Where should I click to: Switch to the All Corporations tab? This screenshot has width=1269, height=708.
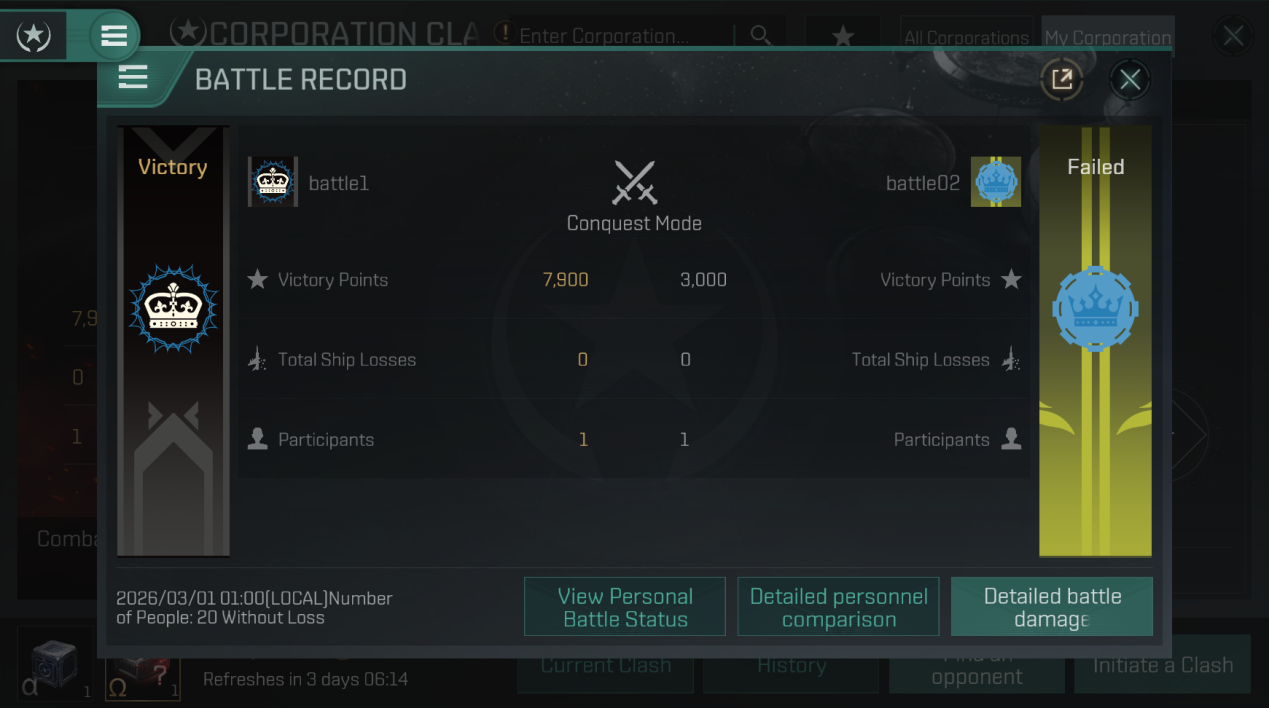point(966,37)
